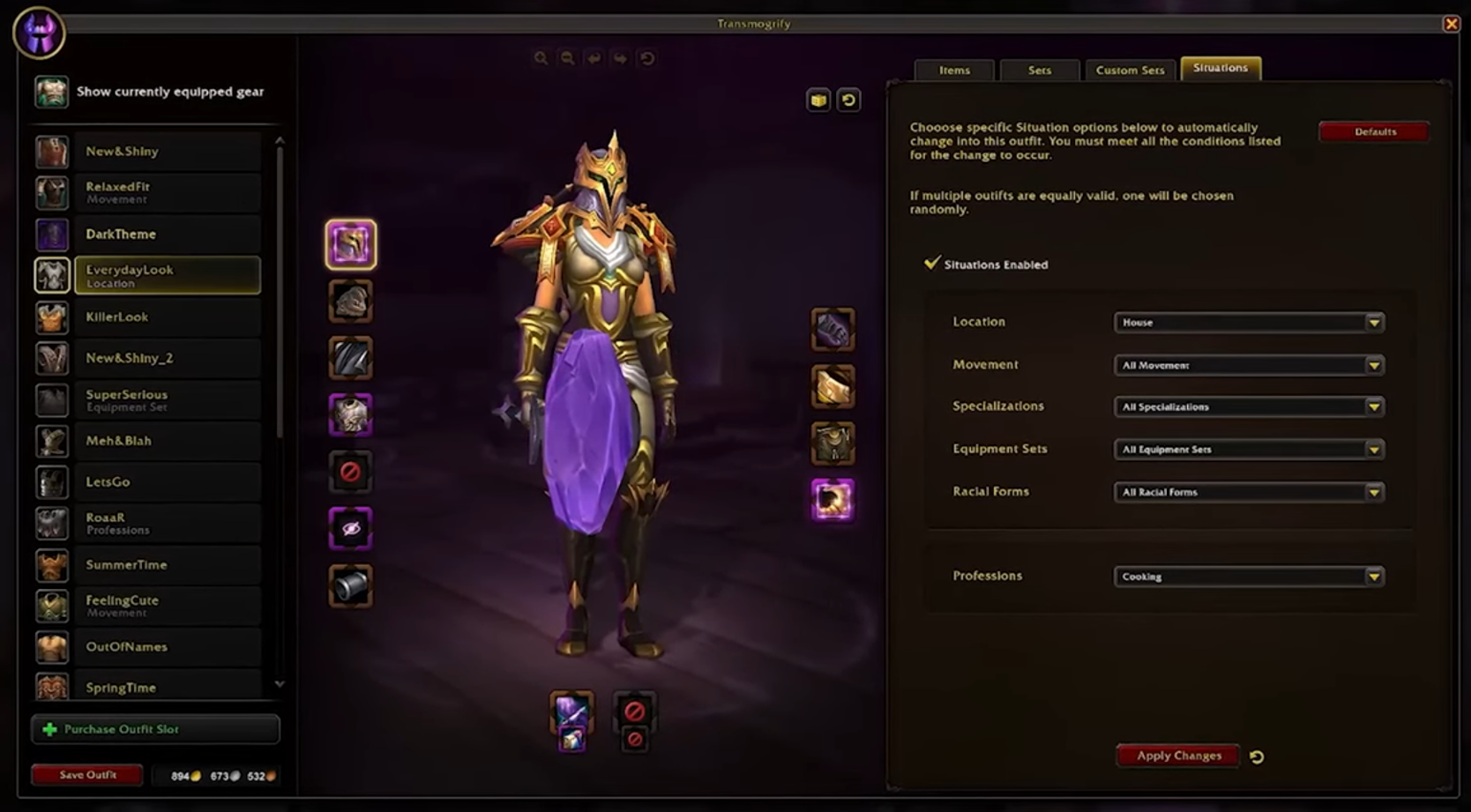Open the Location dropdown set to House

(1248, 323)
